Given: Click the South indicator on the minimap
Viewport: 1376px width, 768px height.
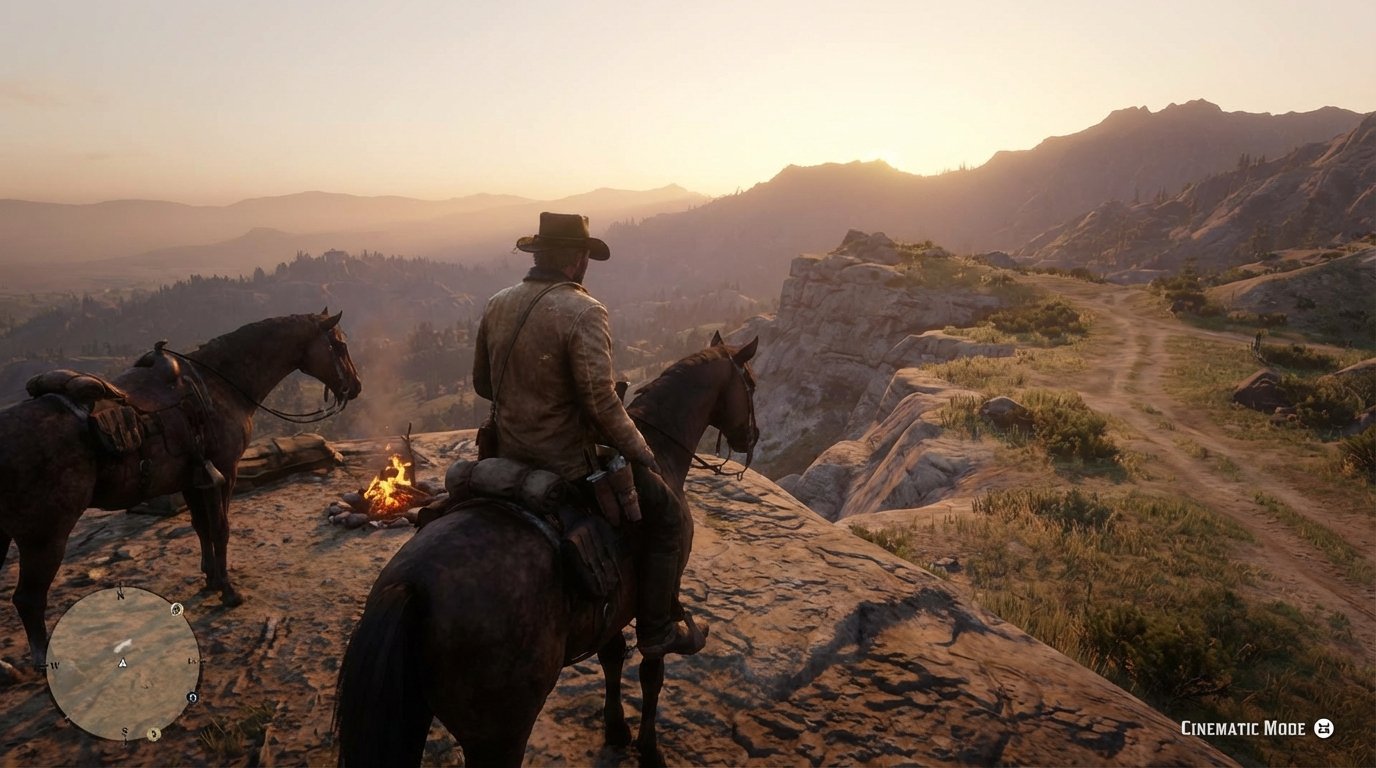Looking at the screenshot, I should pos(122,731).
